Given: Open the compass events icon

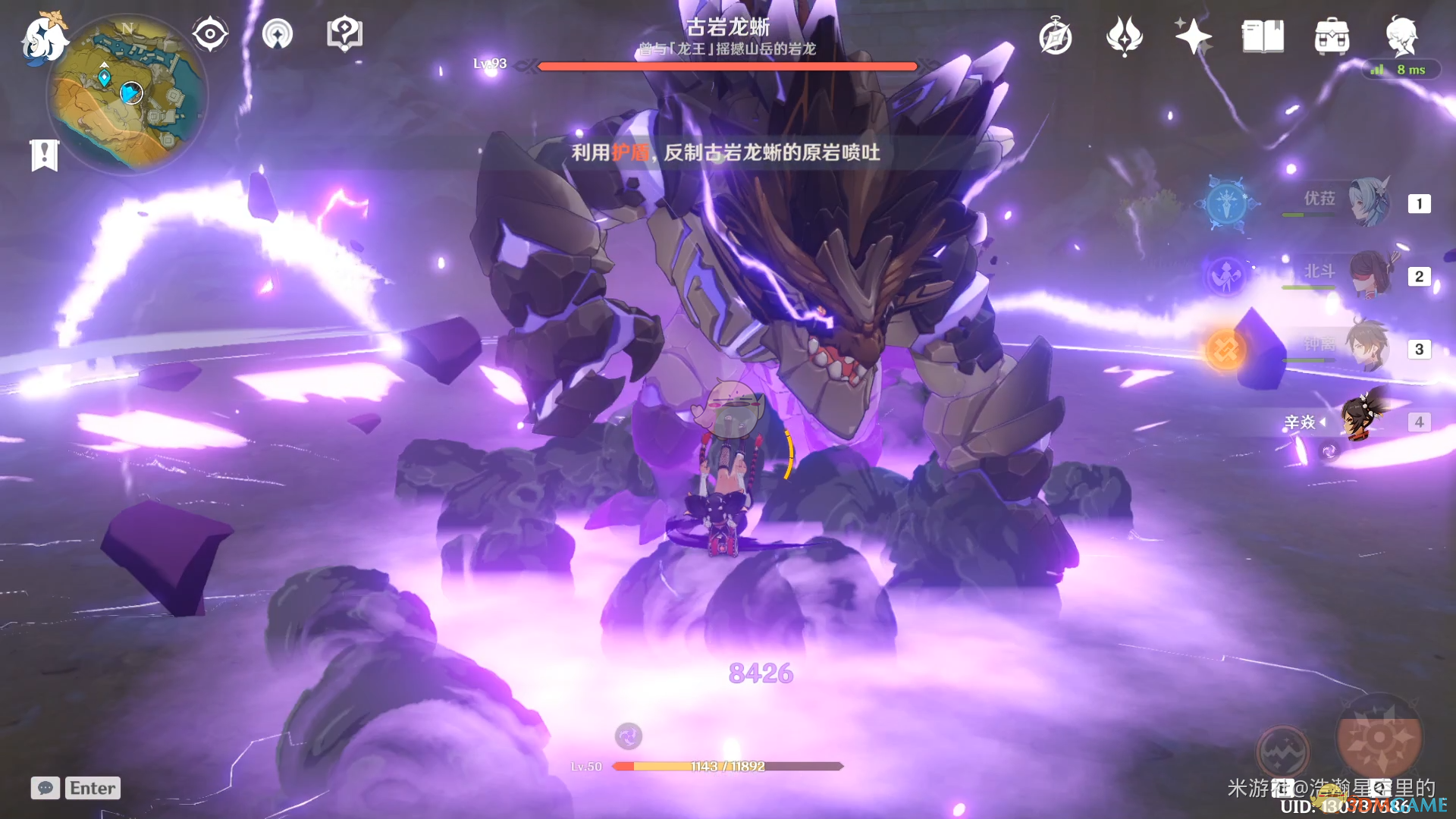Looking at the screenshot, I should click(x=1056, y=37).
